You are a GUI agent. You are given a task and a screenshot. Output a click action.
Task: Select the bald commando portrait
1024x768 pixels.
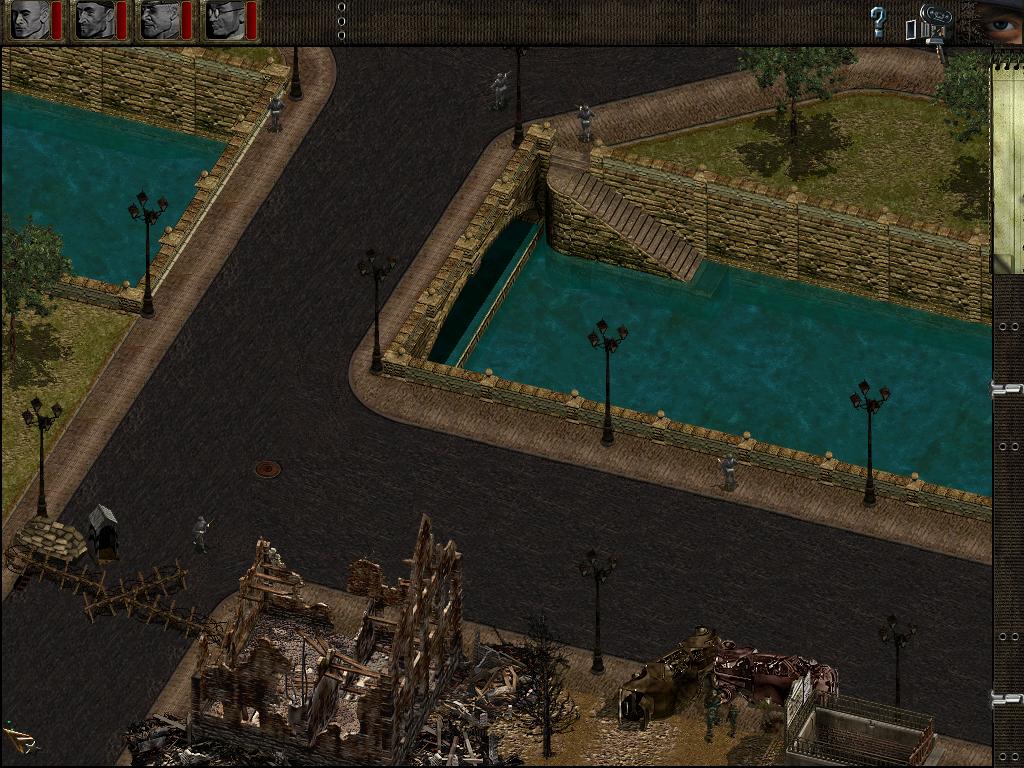point(28,20)
